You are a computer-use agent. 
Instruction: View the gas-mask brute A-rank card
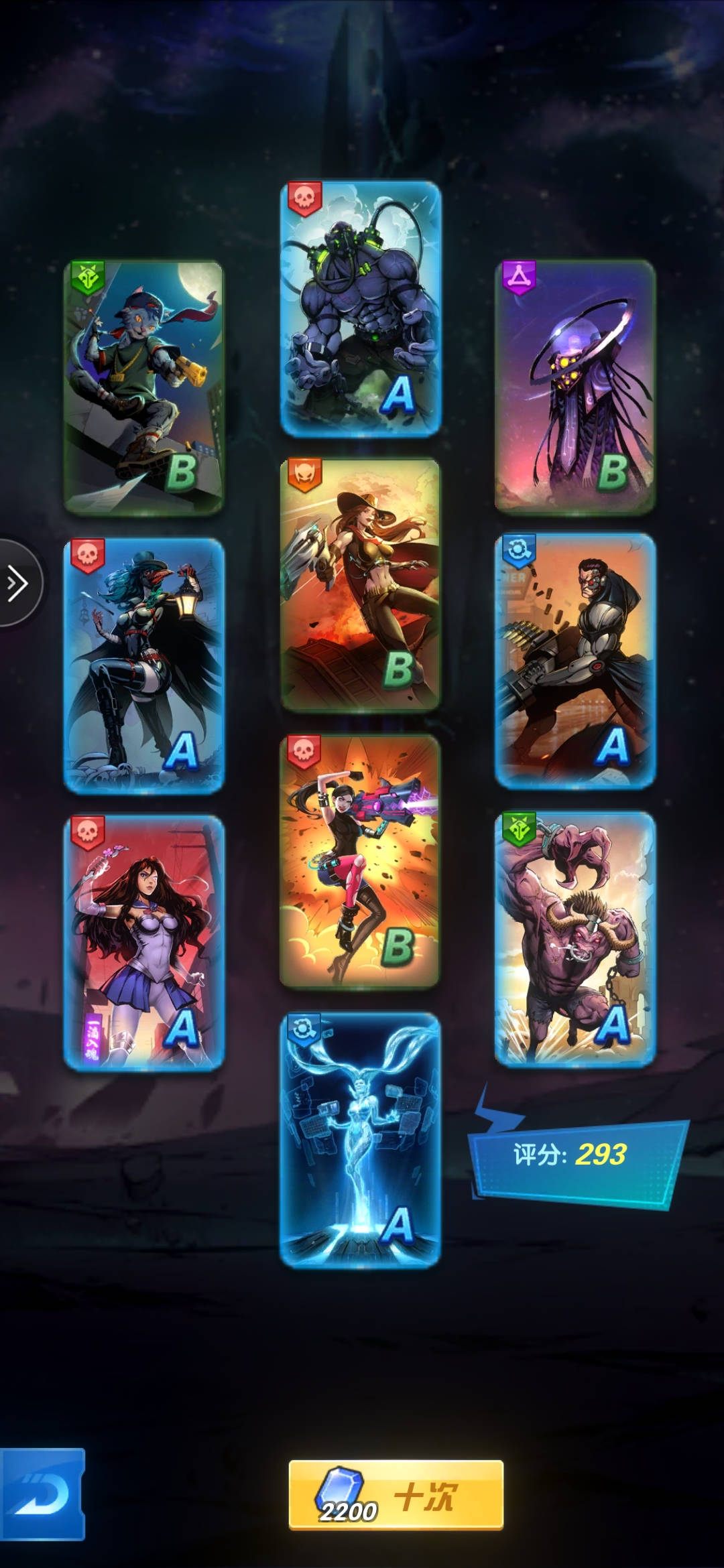pos(361,308)
